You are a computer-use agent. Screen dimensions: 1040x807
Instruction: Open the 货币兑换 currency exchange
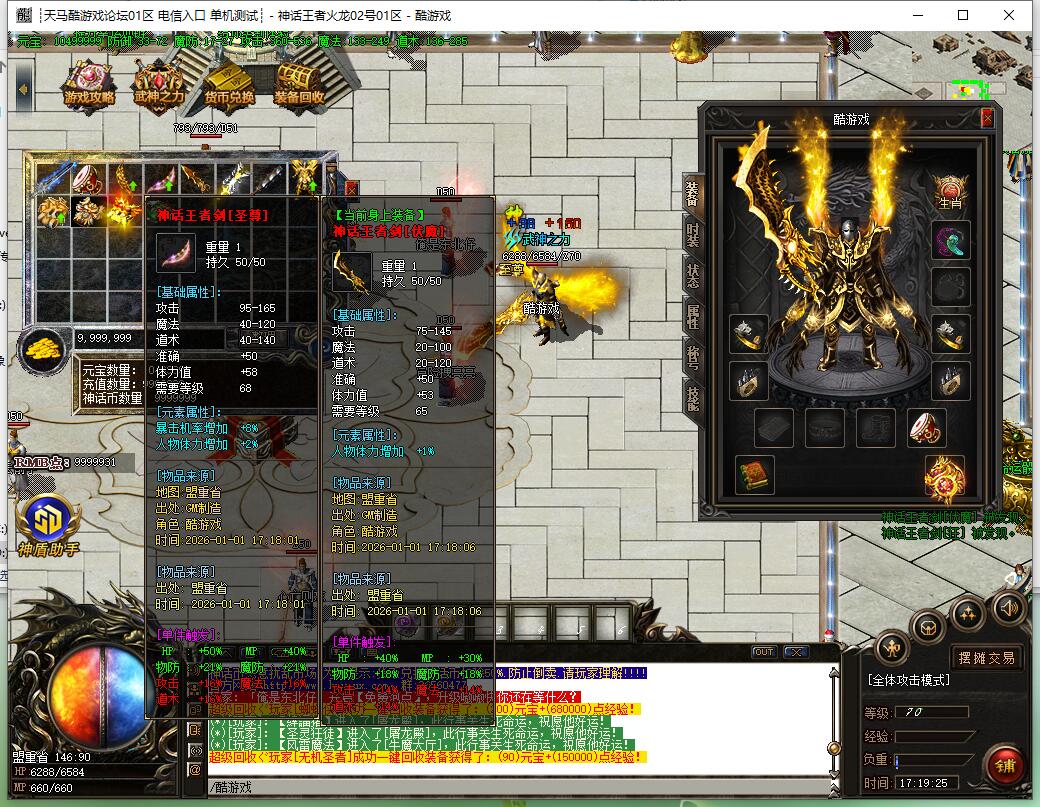tap(229, 85)
